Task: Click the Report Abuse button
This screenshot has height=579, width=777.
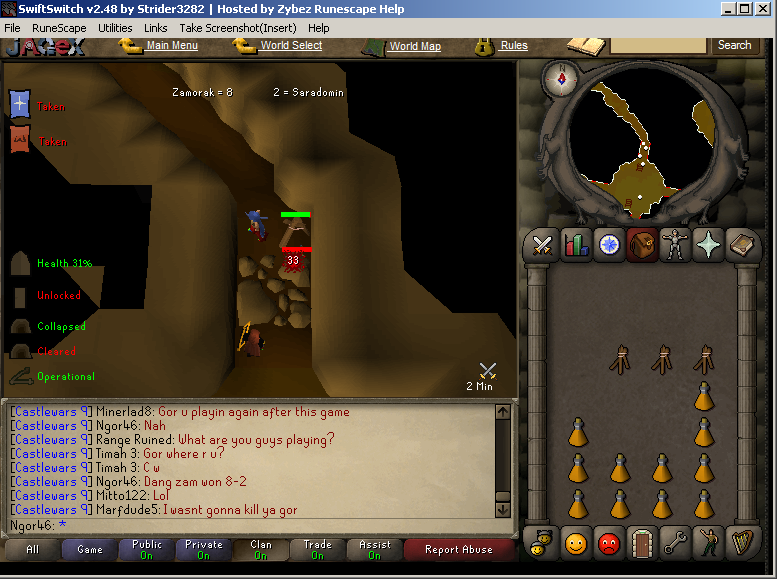Action: [458, 549]
